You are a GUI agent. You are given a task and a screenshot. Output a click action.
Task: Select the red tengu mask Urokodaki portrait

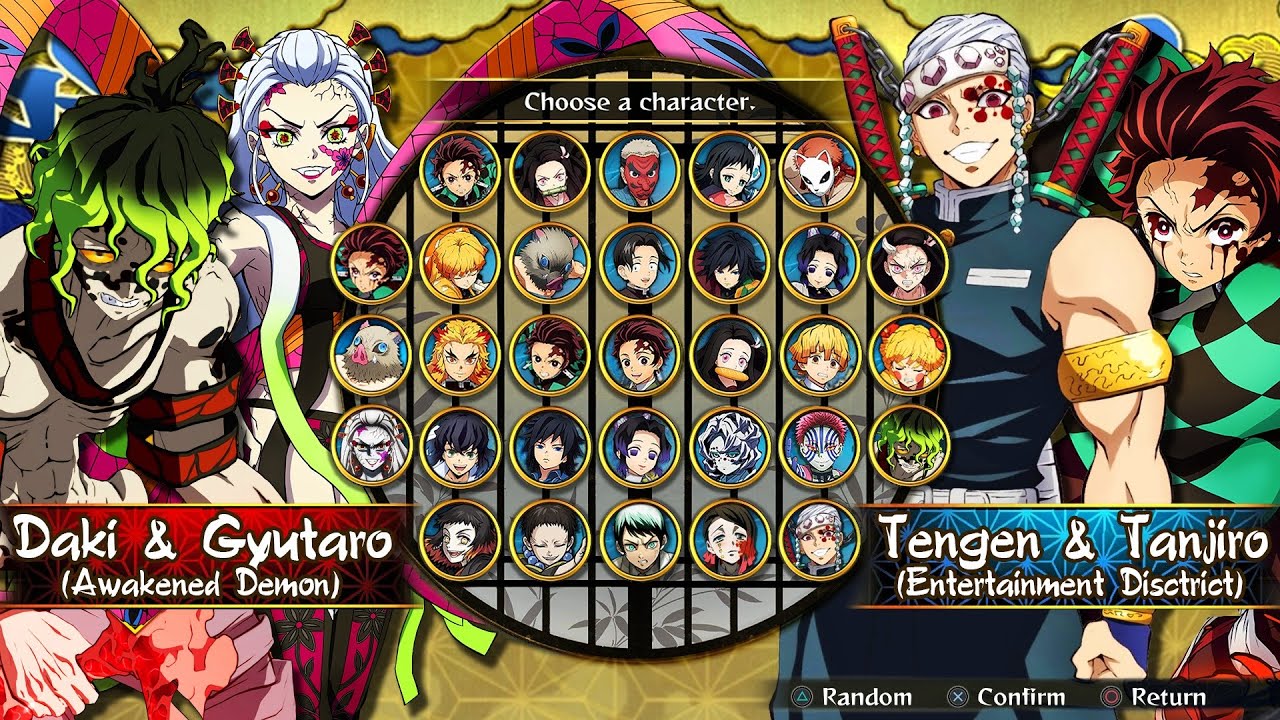639,171
